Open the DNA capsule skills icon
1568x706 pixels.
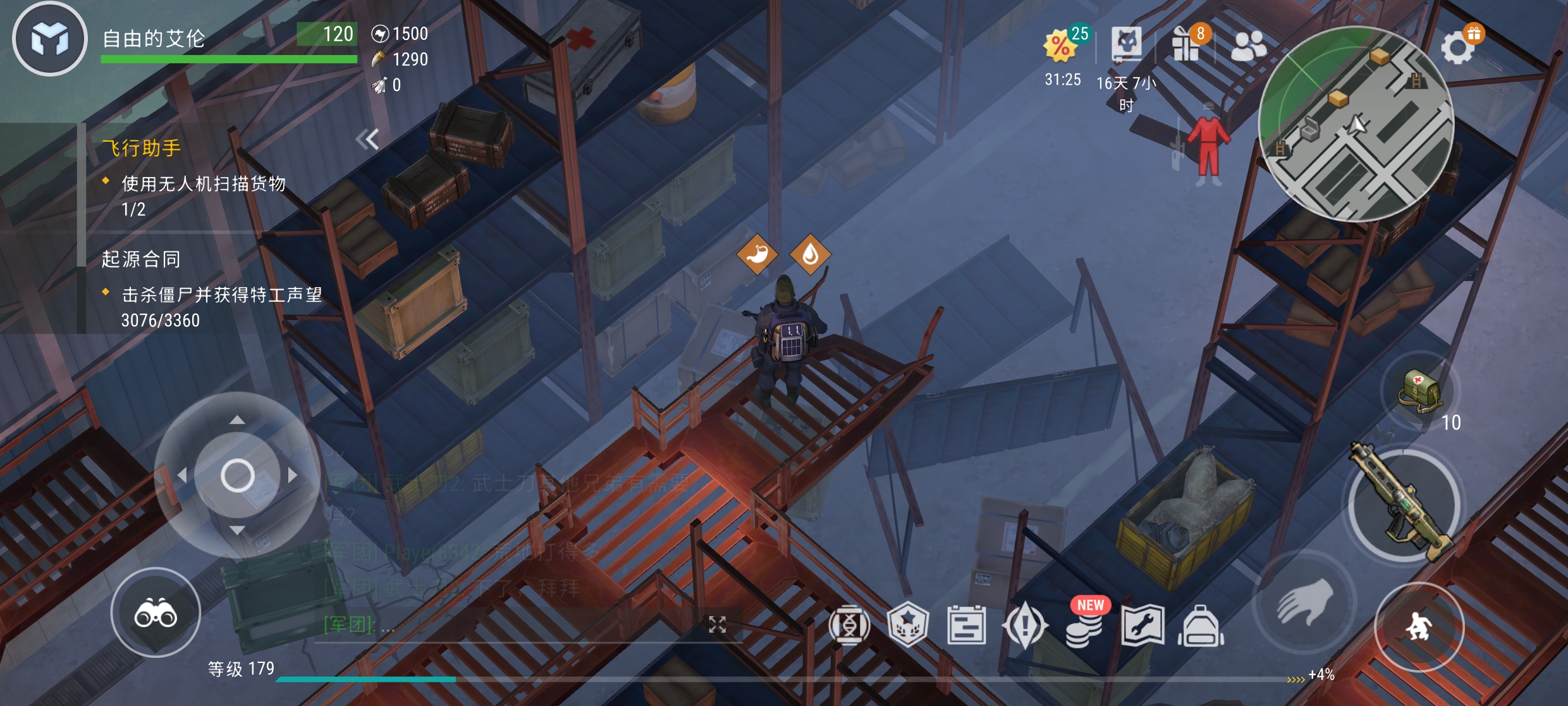pyautogui.click(x=849, y=626)
